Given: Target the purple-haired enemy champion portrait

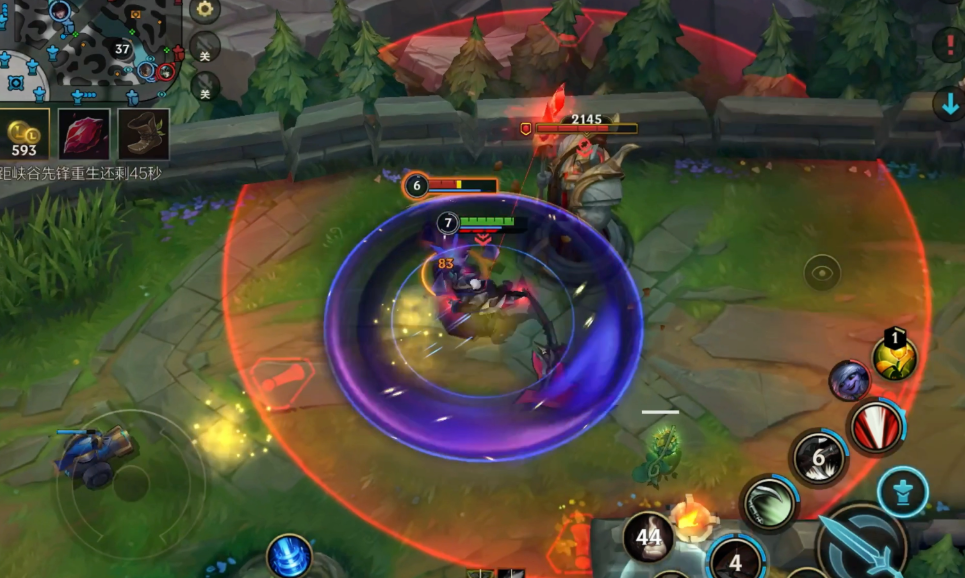Looking at the screenshot, I should [x=849, y=380].
